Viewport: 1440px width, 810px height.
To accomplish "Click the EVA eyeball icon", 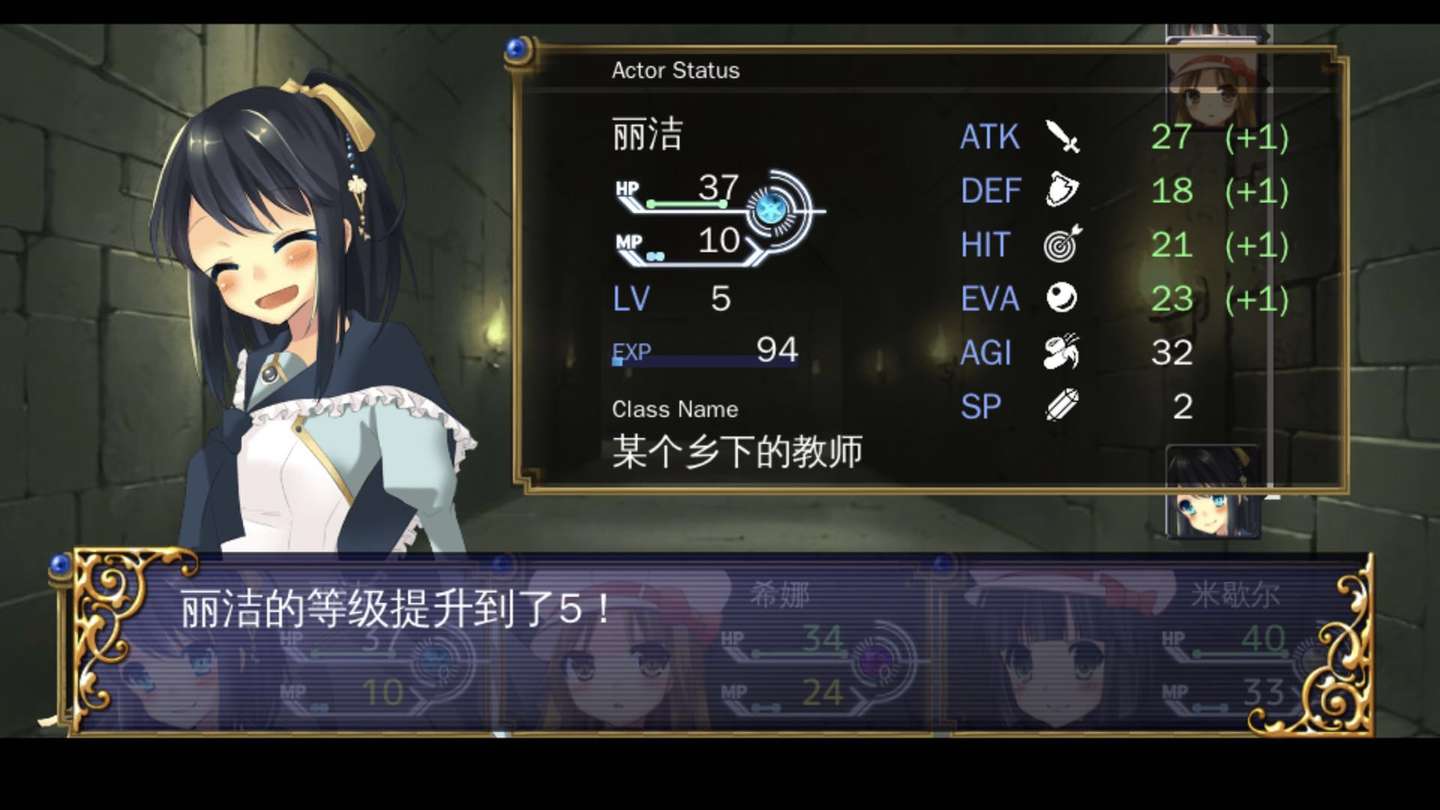I will pos(1063,299).
